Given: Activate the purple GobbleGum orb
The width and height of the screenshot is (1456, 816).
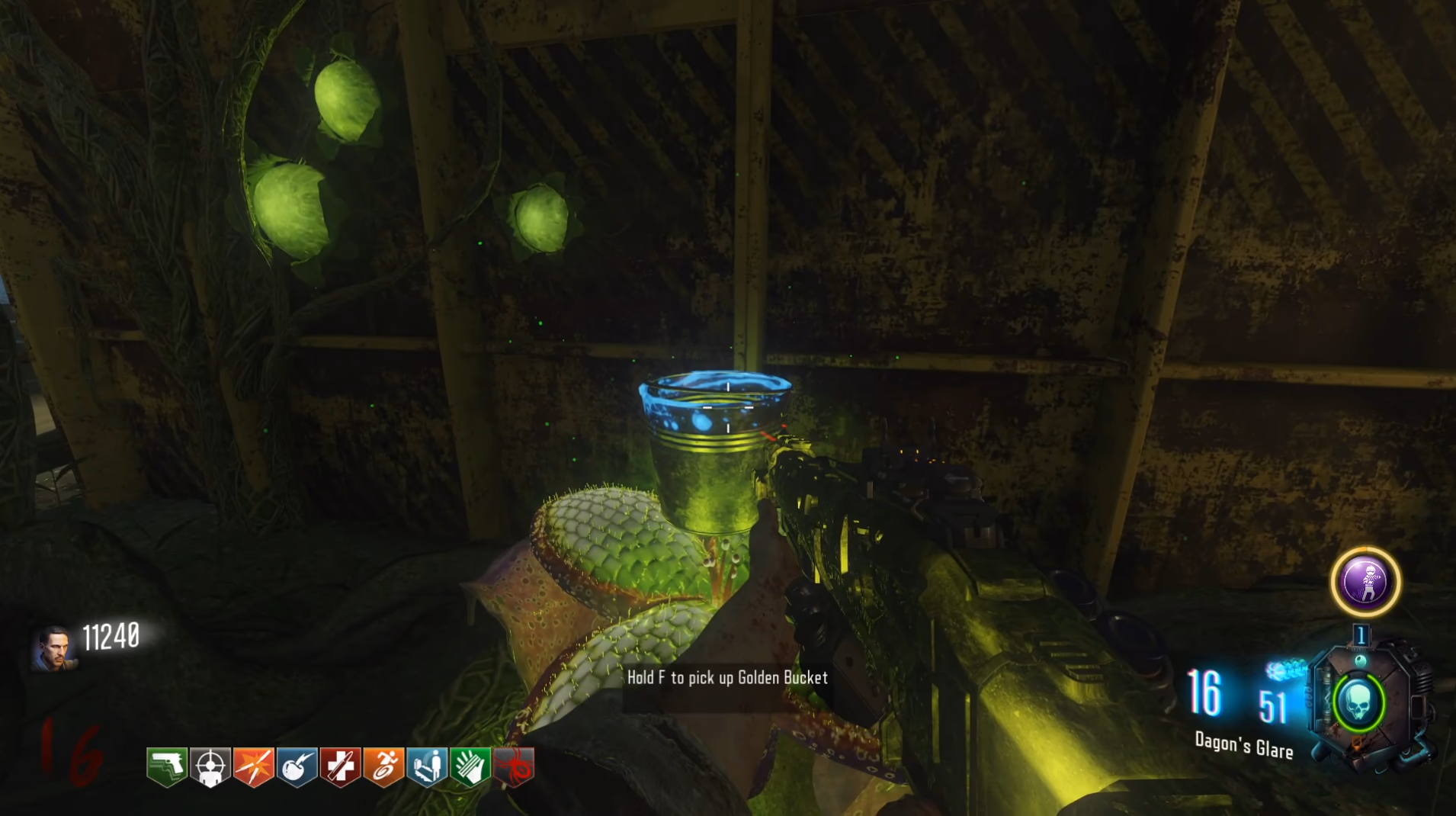Looking at the screenshot, I should pos(1365,582).
